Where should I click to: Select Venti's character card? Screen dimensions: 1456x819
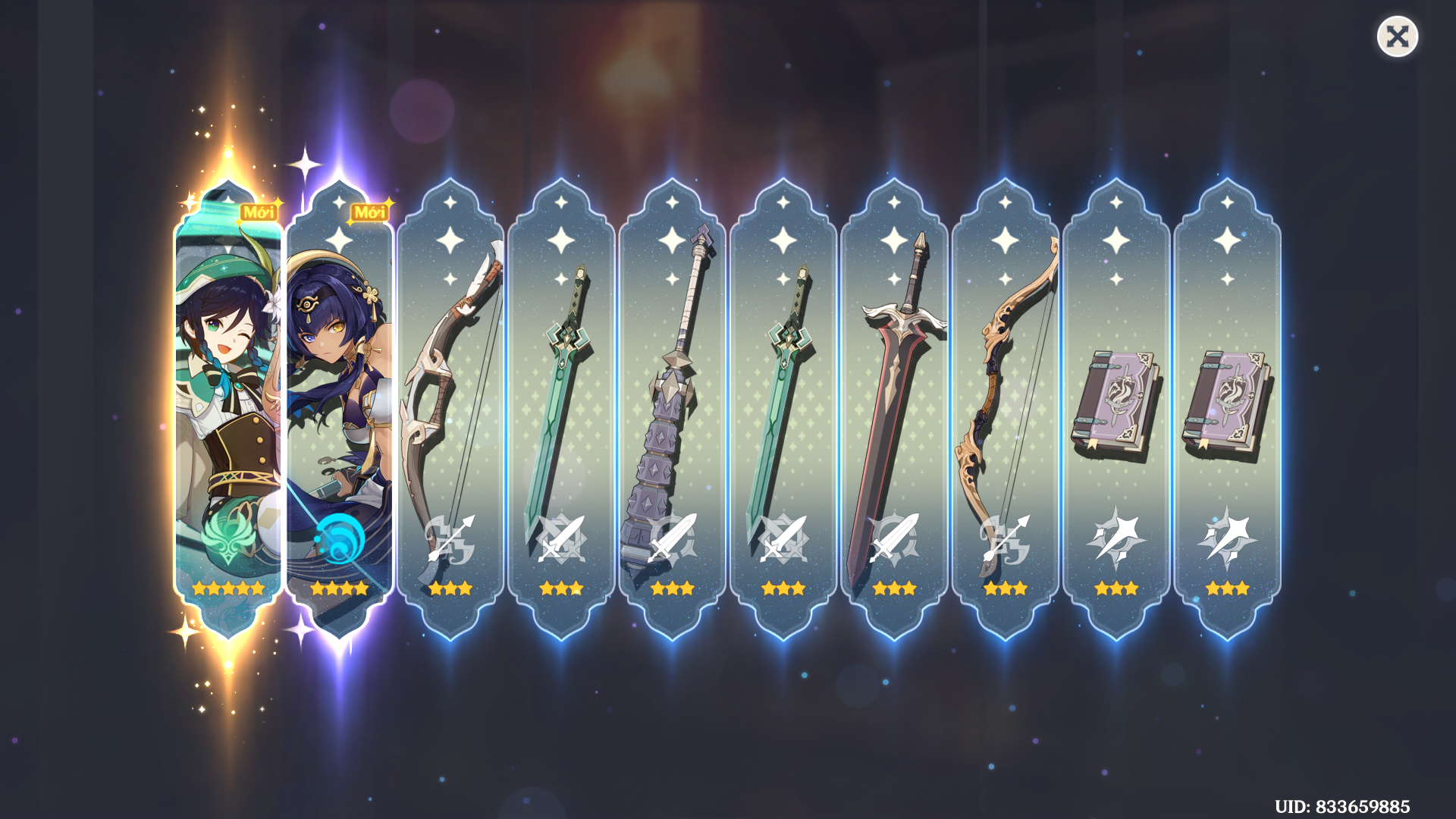pos(227,394)
